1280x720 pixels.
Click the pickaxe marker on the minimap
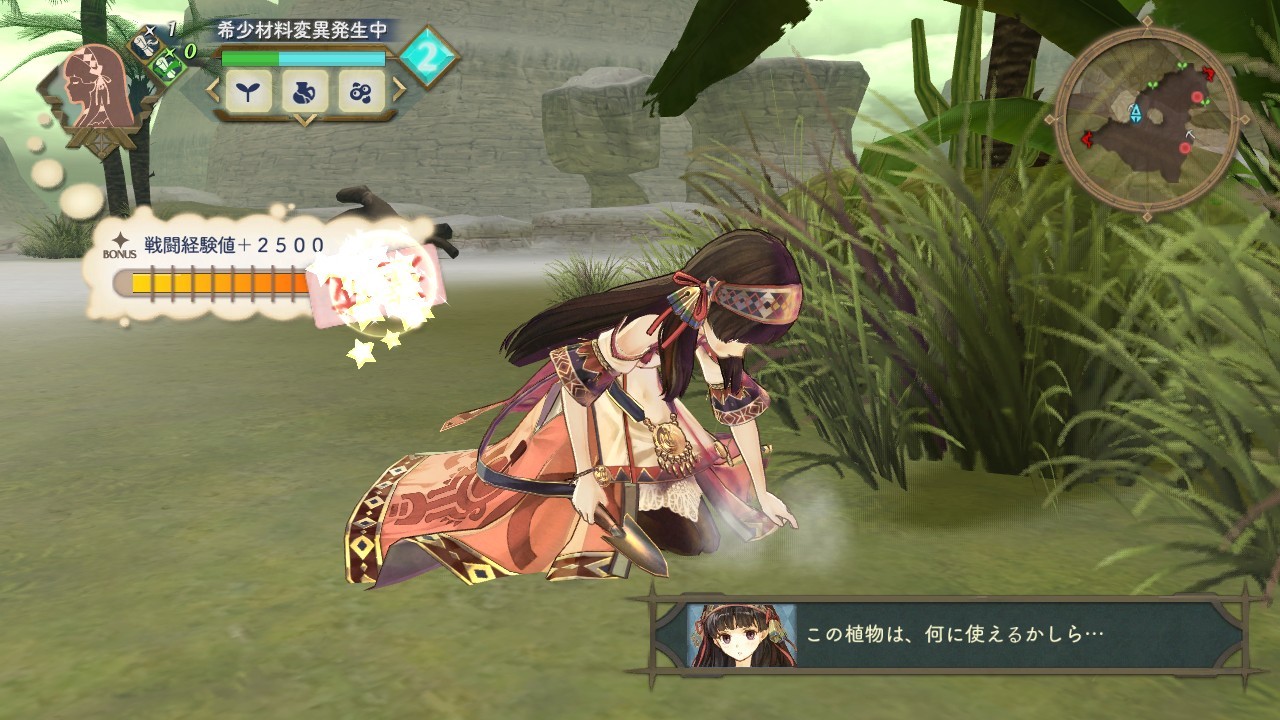(1190, 134)
